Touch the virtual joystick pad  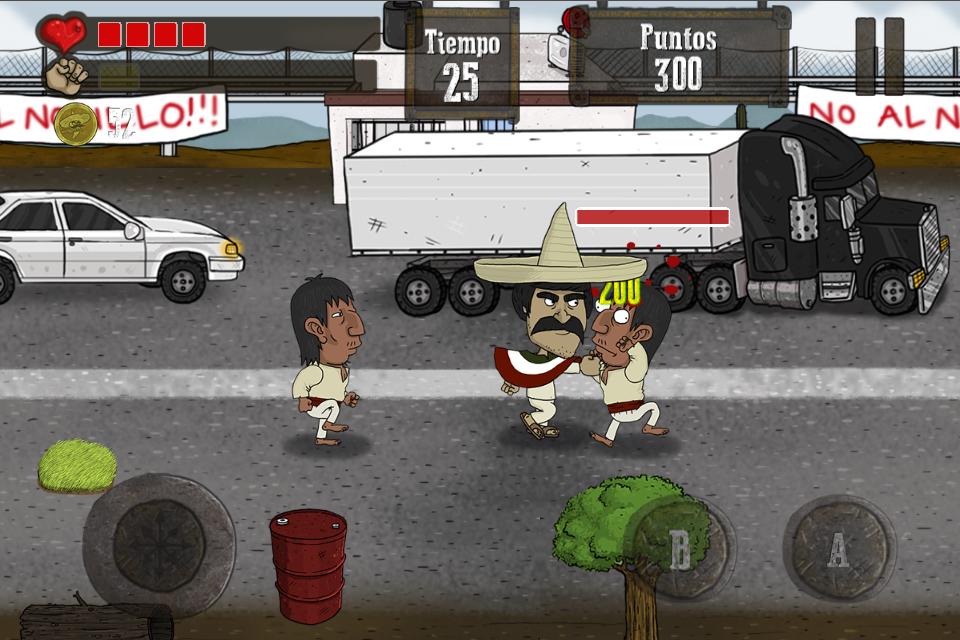pyautogui.click(x=159, y=546)
